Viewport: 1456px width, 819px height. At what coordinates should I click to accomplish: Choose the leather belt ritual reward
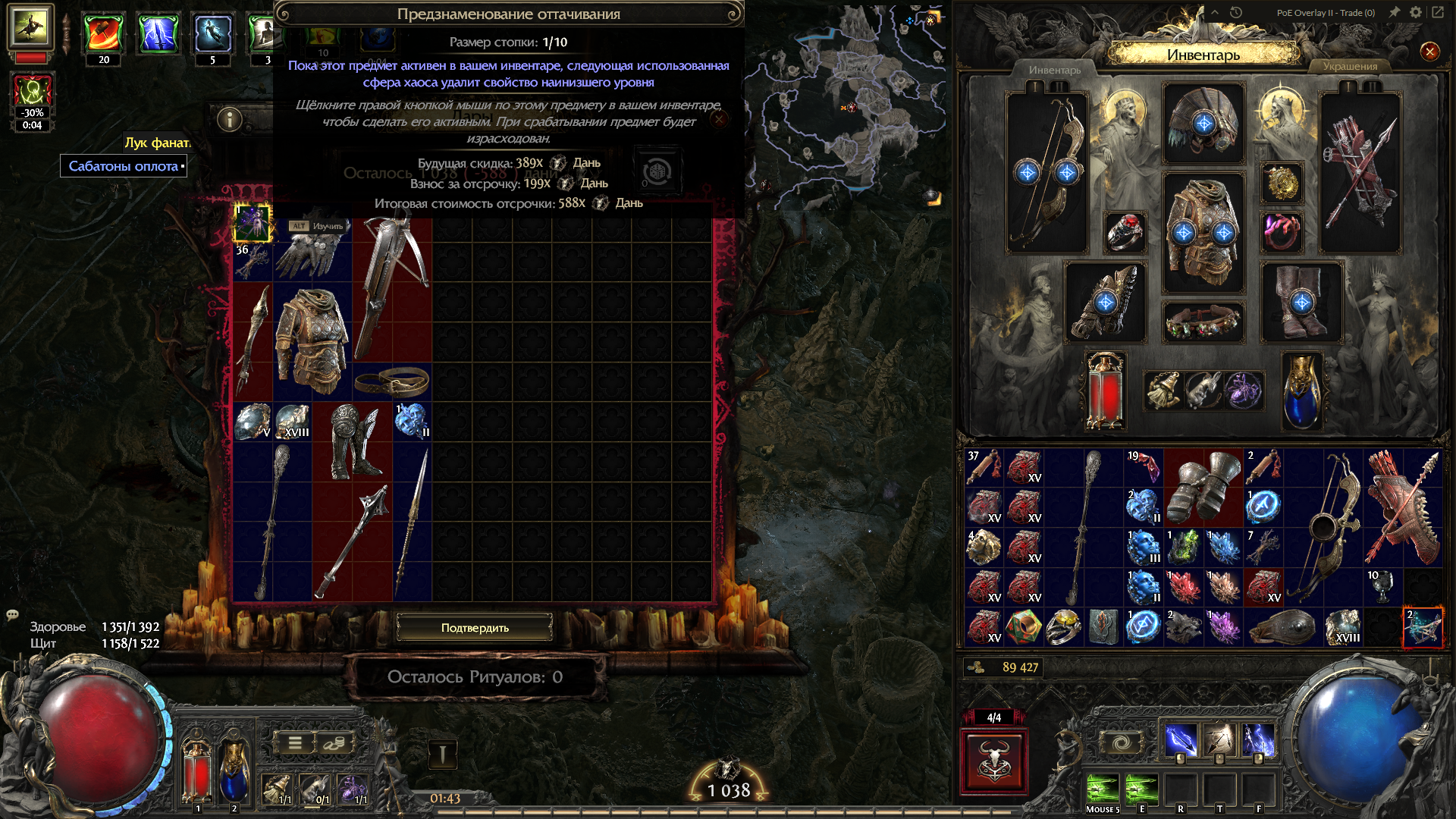click(391, 381)
